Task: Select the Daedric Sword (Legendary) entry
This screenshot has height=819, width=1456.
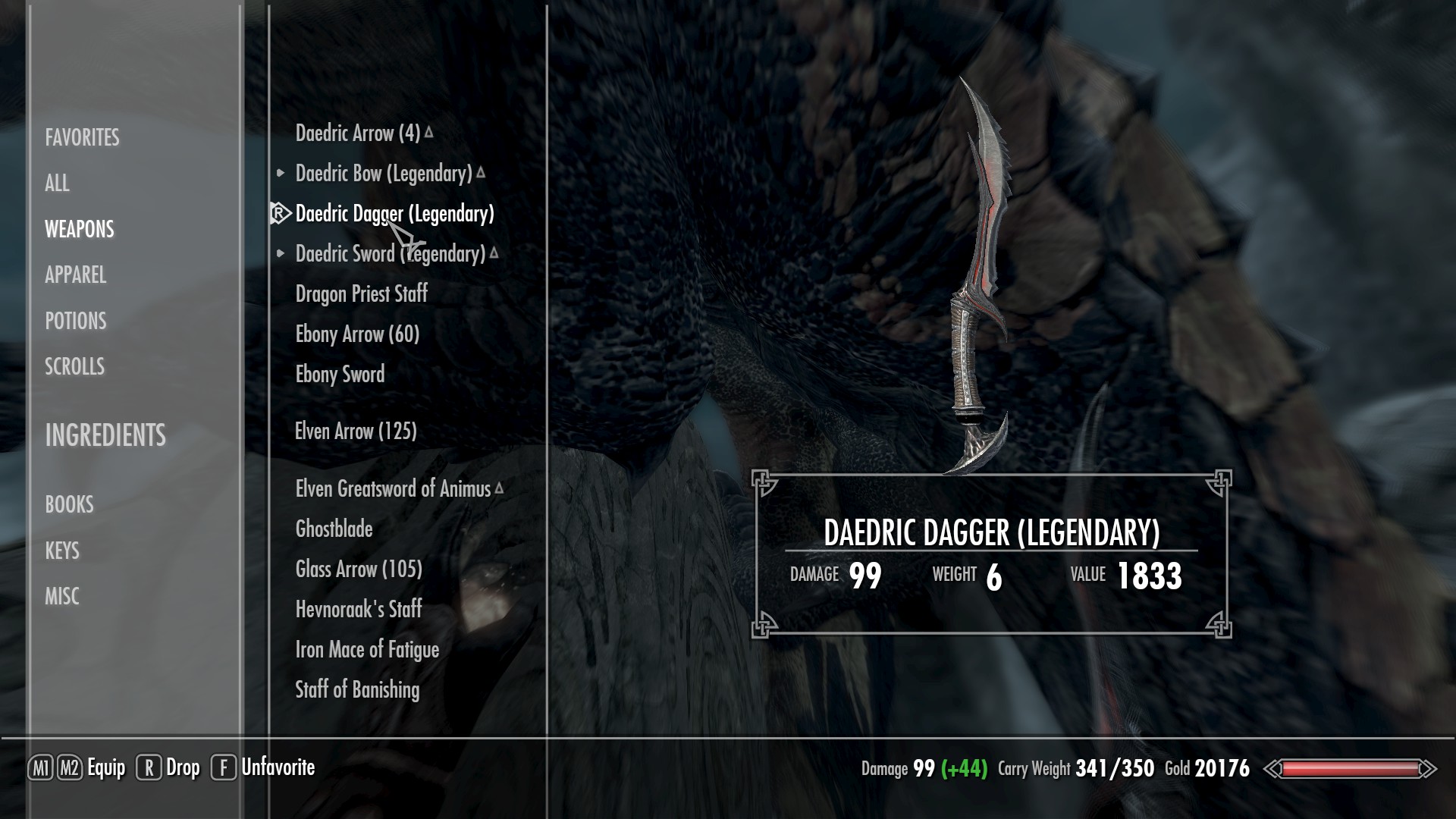Action: (390, 254)
